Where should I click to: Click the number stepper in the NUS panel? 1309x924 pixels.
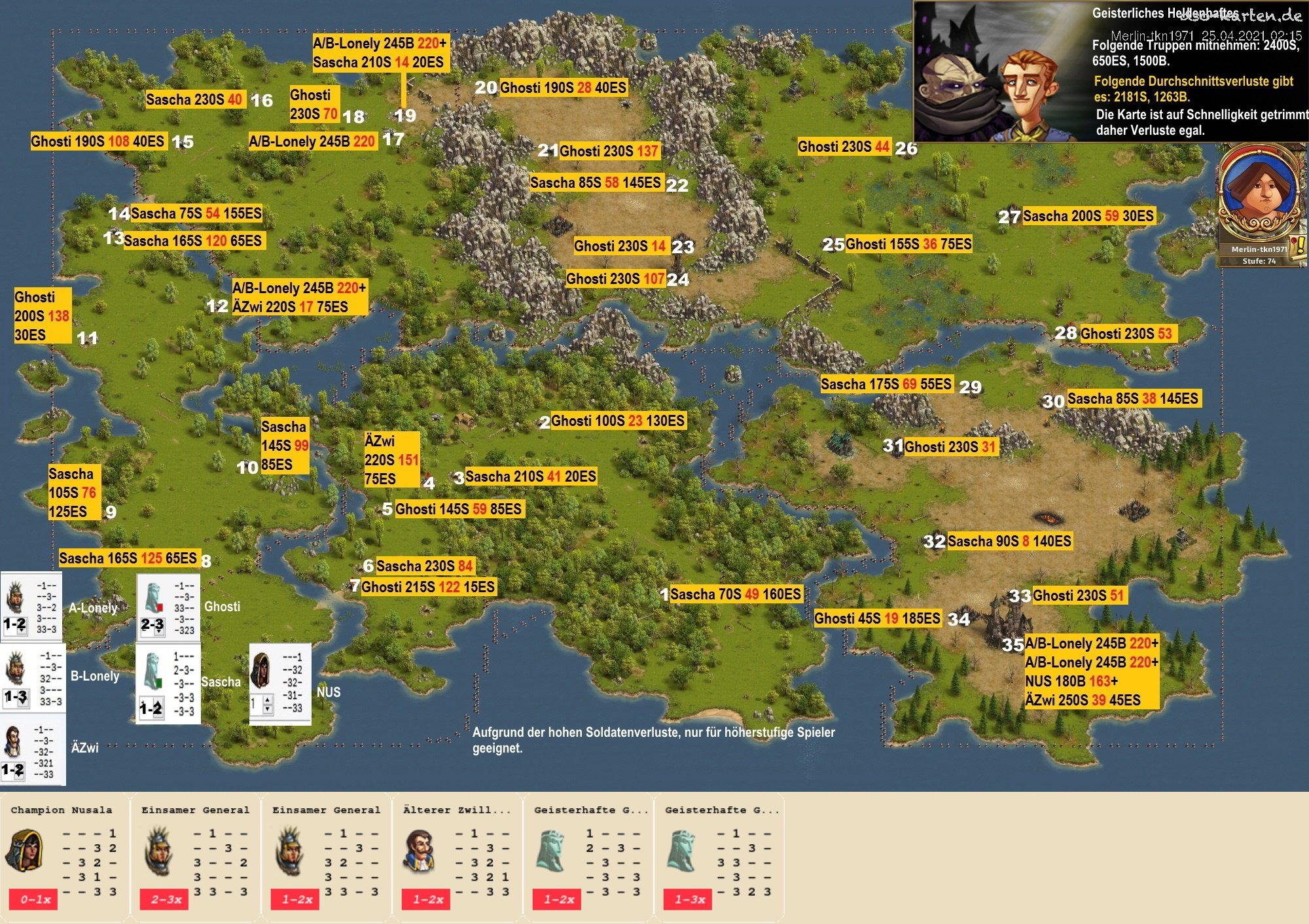tap(267, 705)
